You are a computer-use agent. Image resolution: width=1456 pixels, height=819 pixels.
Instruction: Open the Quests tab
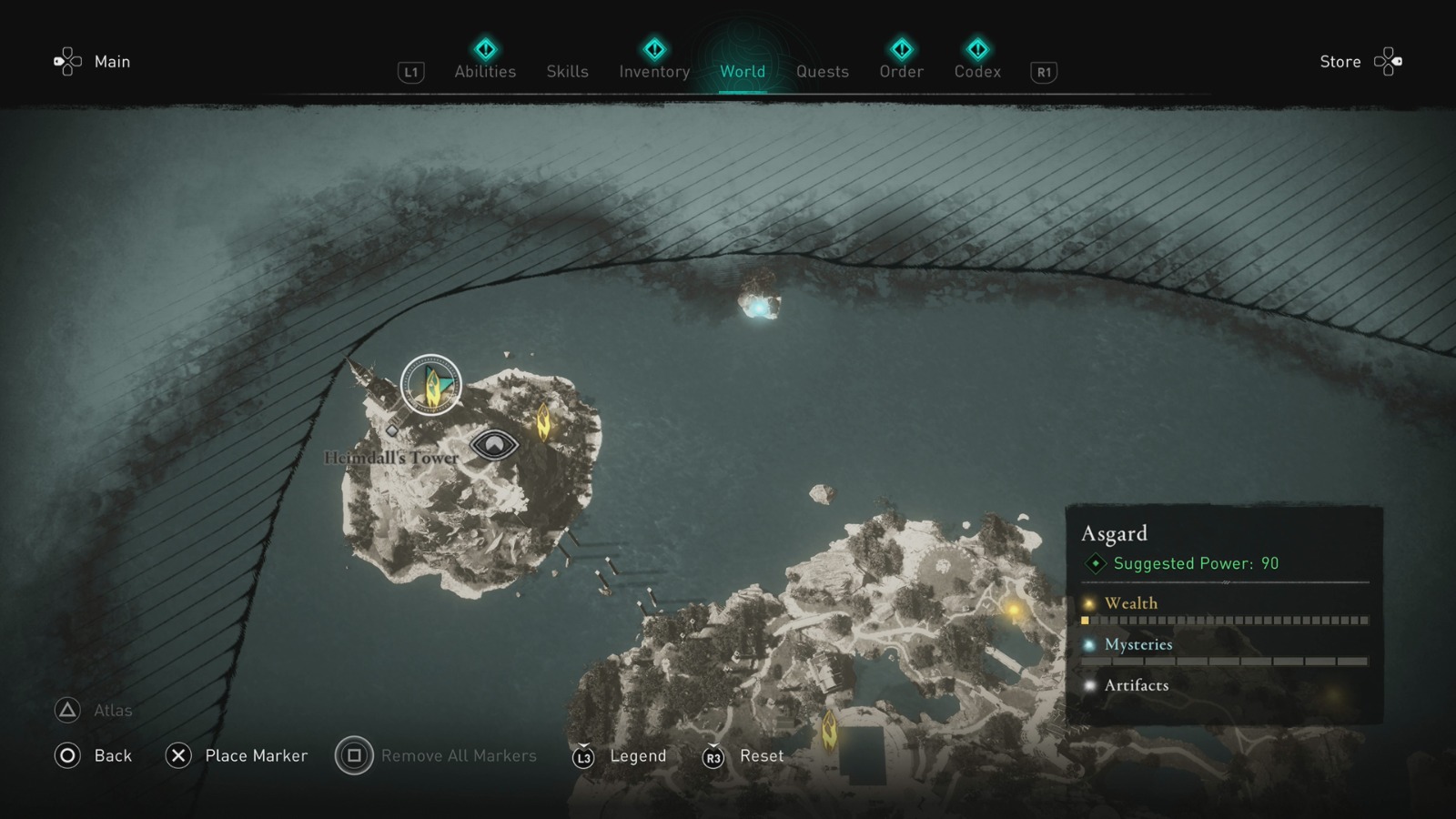point(822,71)
